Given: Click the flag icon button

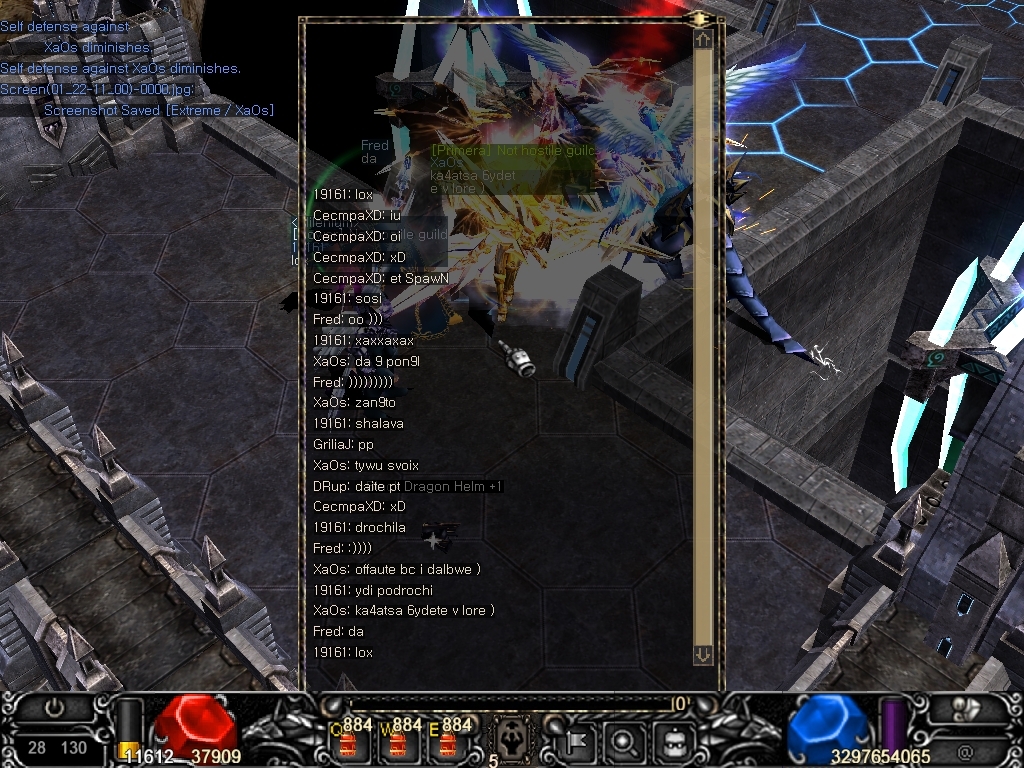Looking at the screenshot, I should click(x=580, y=742).
